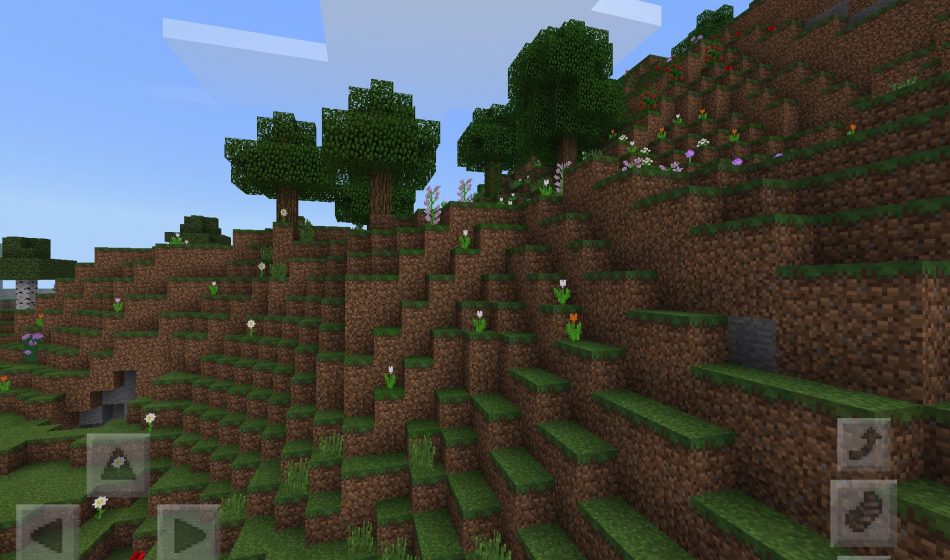Tap the move right arrow button
This screenshot has height=560, width=950.
pyautogui.click(x=188, y=533)
